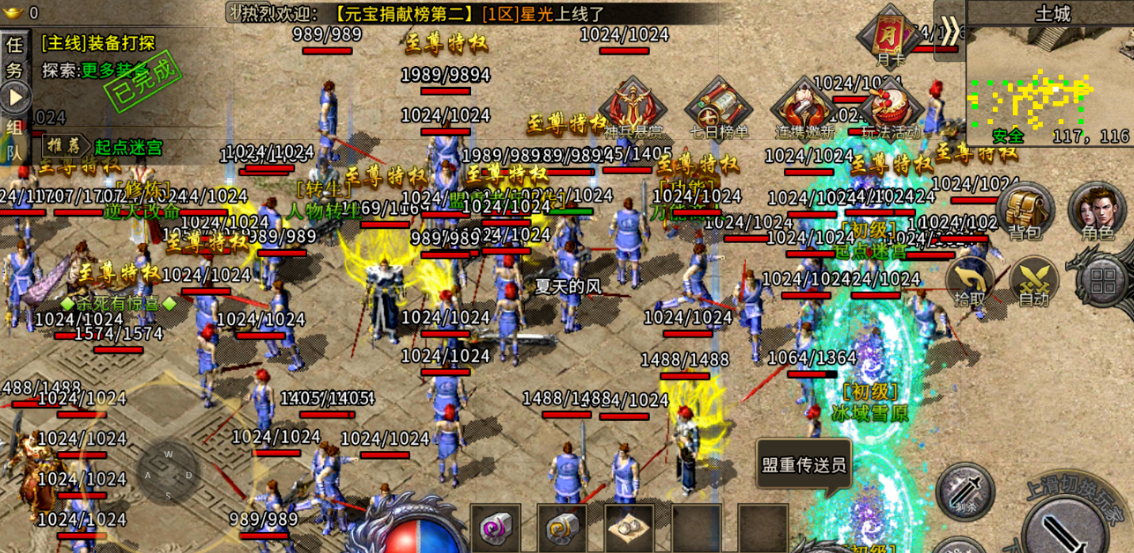Screen dimensions: 1134x553
Task: Collapse the top icon row with double-arrow
Action: (950, 28)
